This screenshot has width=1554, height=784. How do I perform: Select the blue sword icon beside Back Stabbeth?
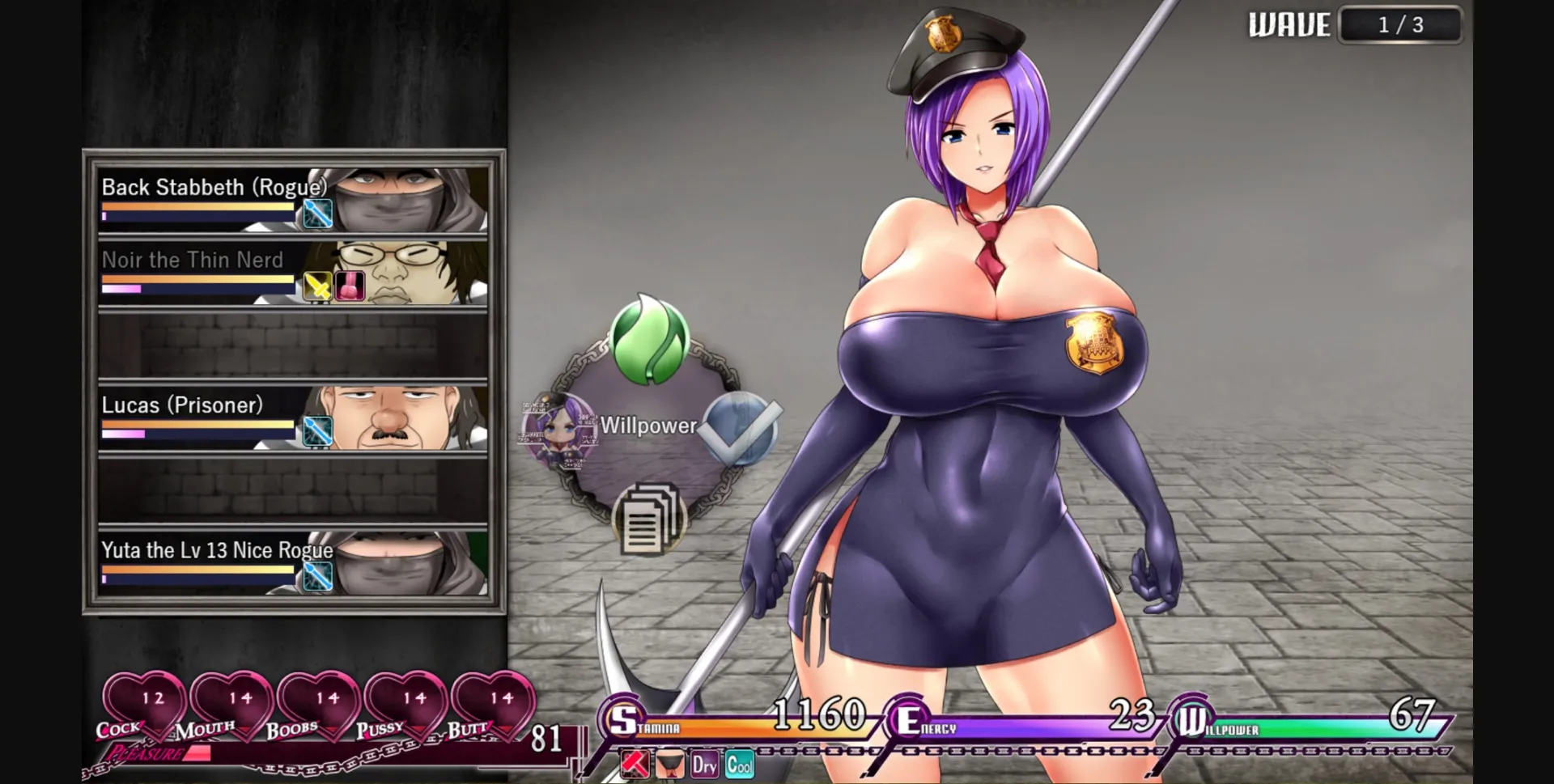tap(317, 213)
